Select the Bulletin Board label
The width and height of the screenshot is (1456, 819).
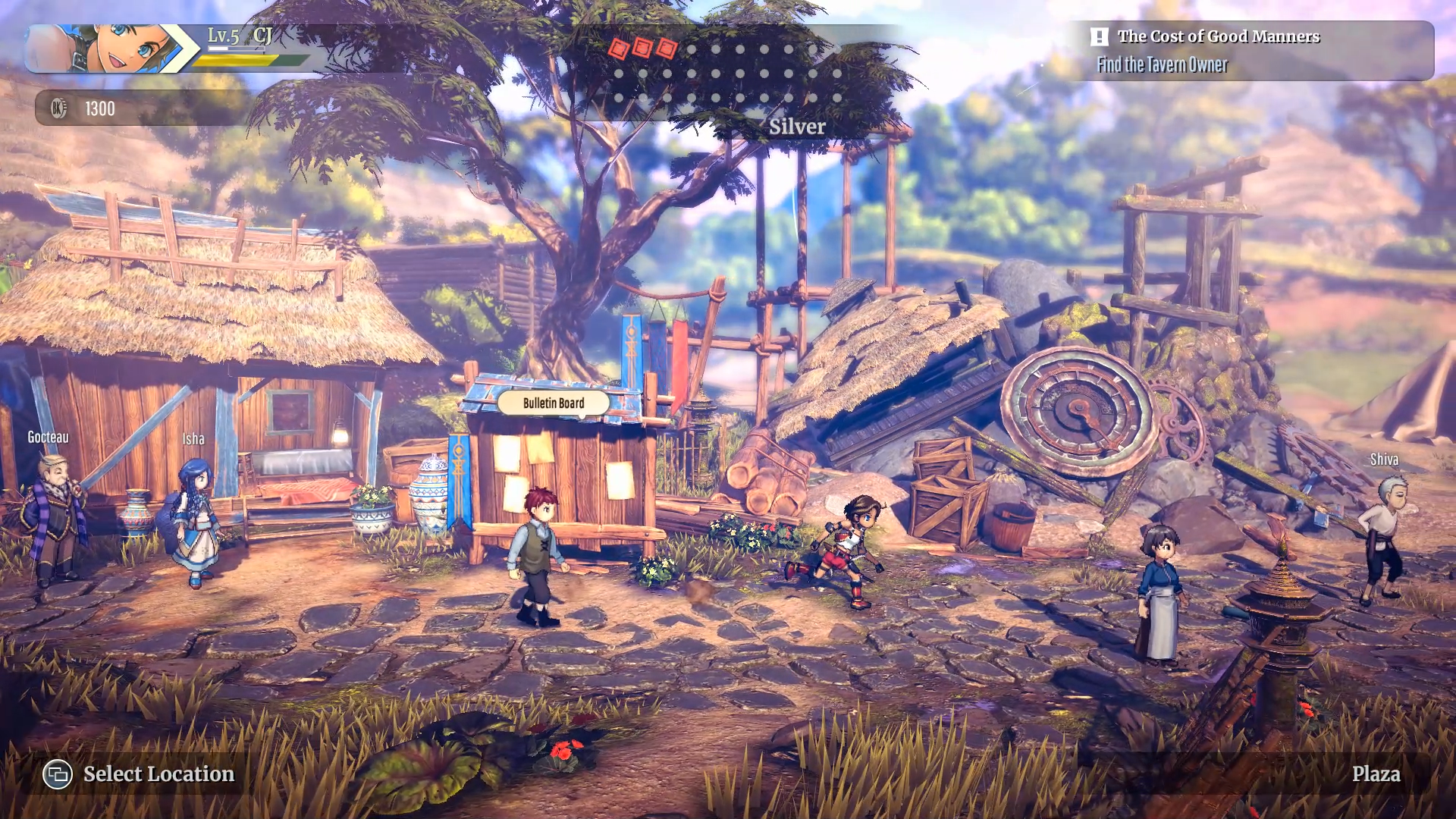tap(554, 403)
